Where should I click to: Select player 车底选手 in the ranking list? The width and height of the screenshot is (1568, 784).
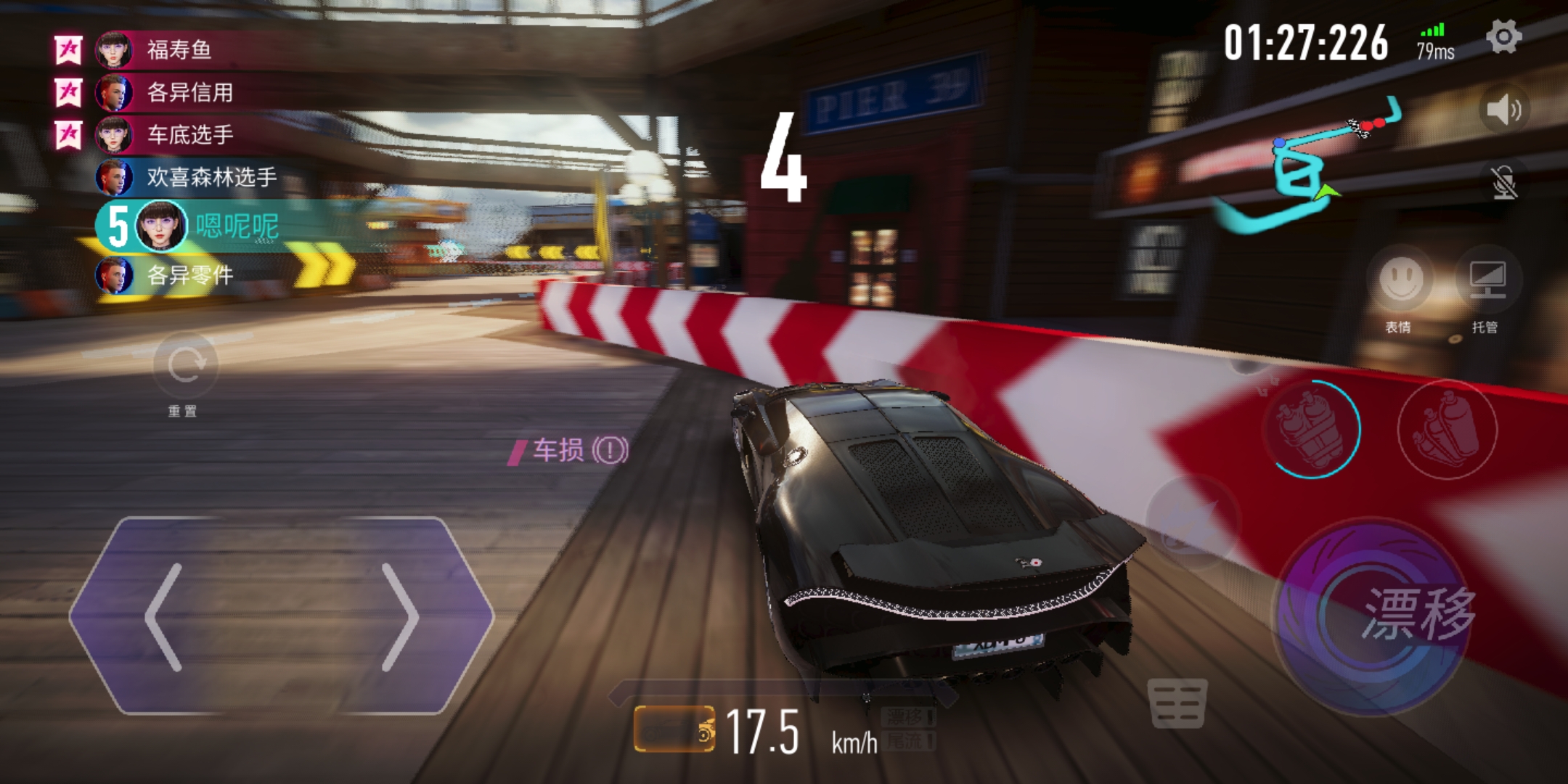[x=189, y=135]
